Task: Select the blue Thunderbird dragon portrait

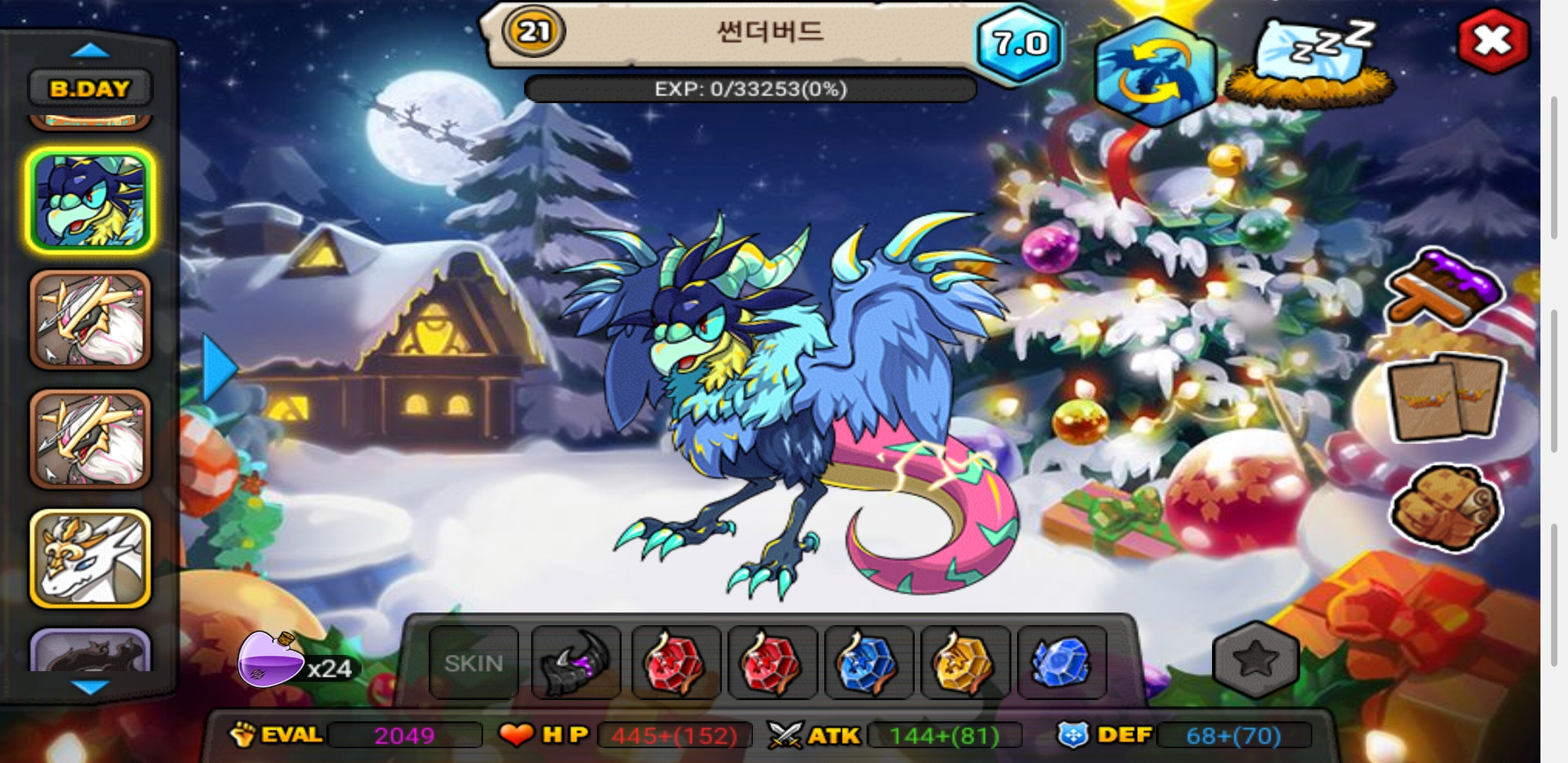Action: (x=90, y=201)
